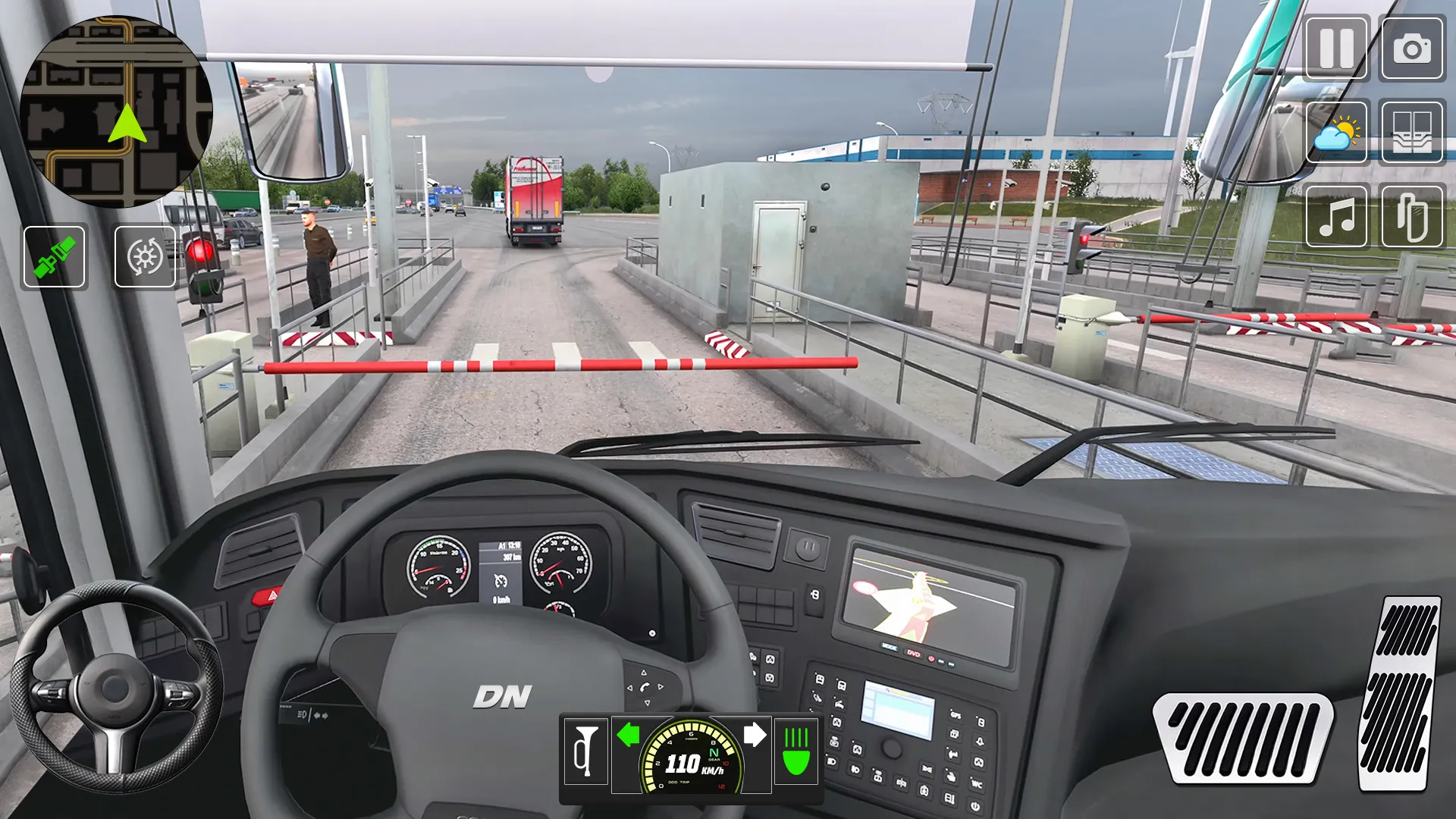The image size is (1456, 819).
Task: Change gear on the speedometer gauge
Action: point(714,753)
